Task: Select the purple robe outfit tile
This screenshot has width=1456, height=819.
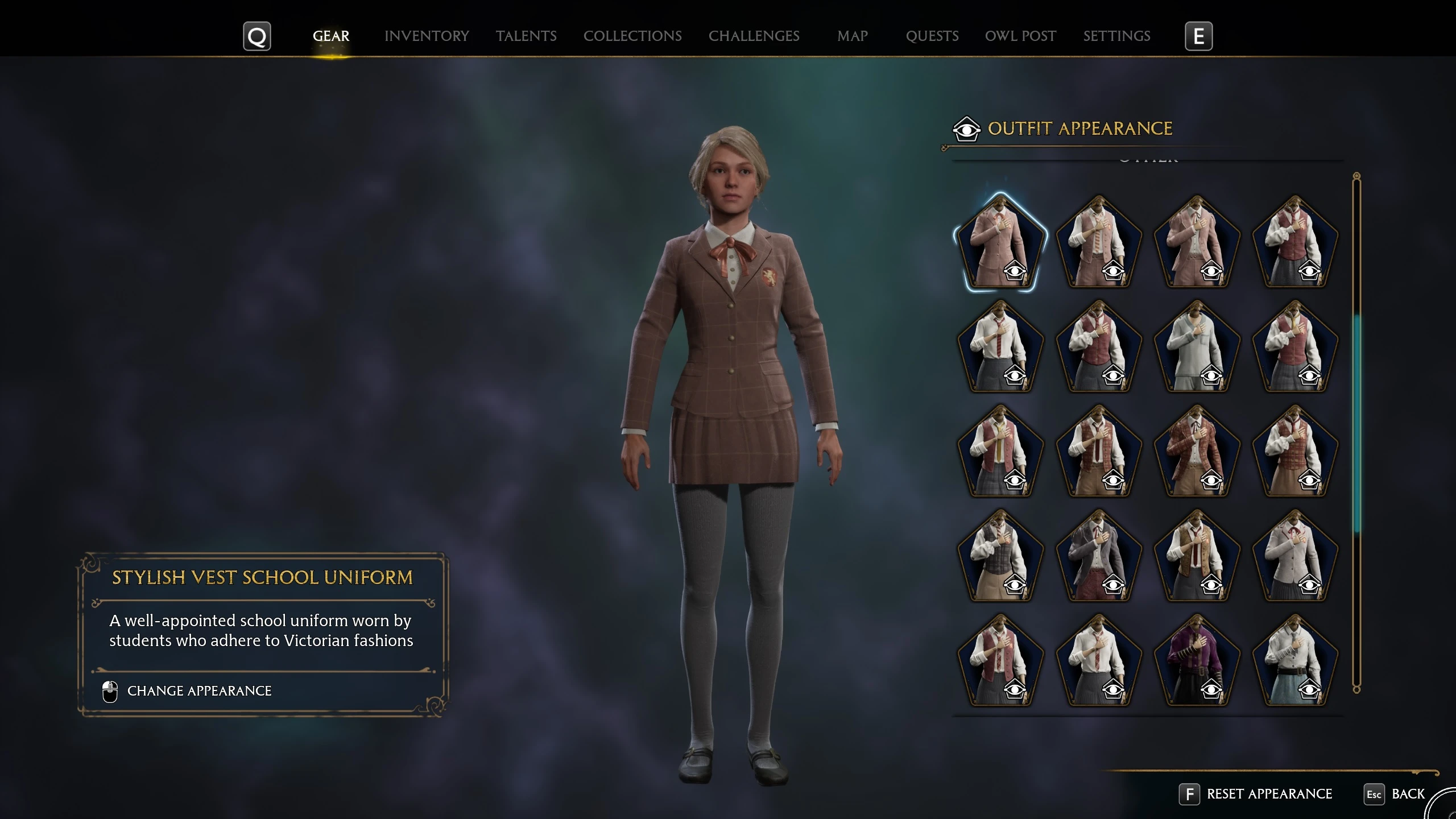Action: [1197, 660]
